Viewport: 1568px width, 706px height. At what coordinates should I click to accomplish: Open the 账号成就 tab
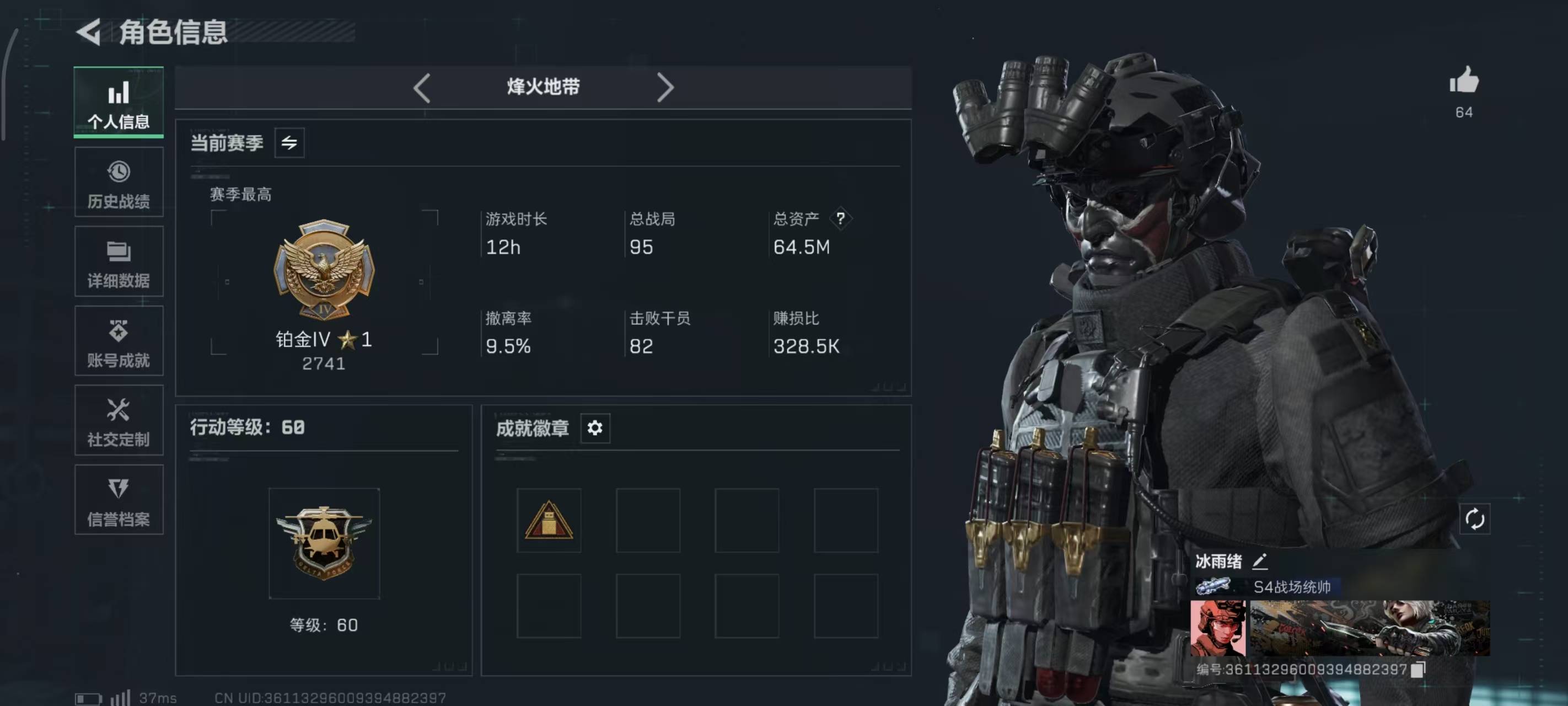[119, 341]
